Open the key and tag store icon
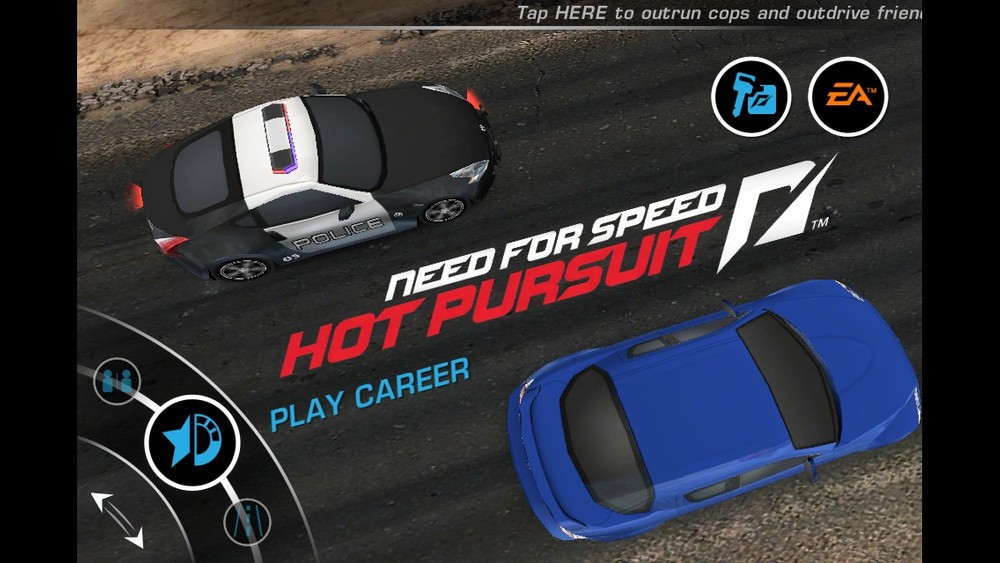This screenshot has height=563, width=1000. coord(751,97)
